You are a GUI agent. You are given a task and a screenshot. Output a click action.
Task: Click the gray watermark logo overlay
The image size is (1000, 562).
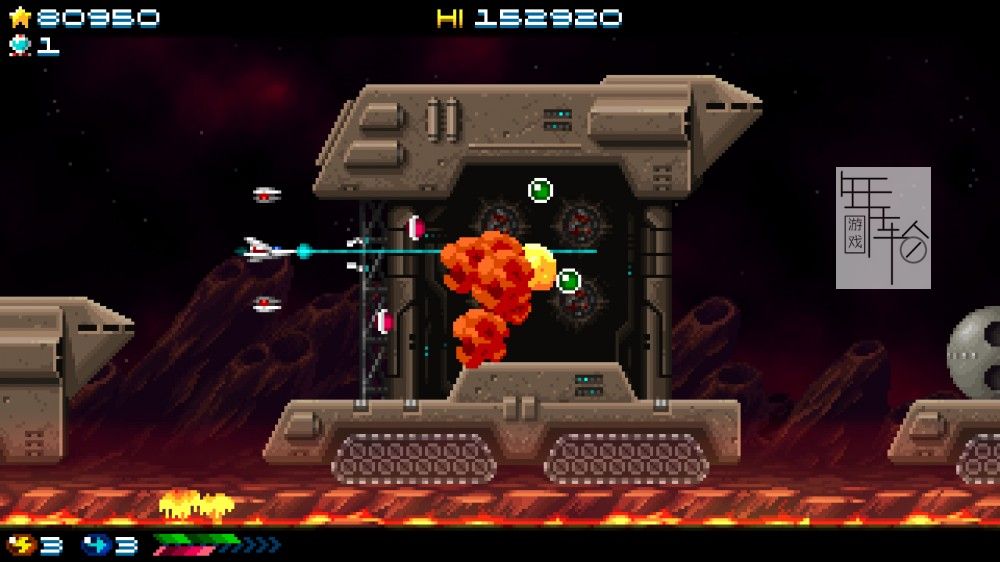click(883, 228)
